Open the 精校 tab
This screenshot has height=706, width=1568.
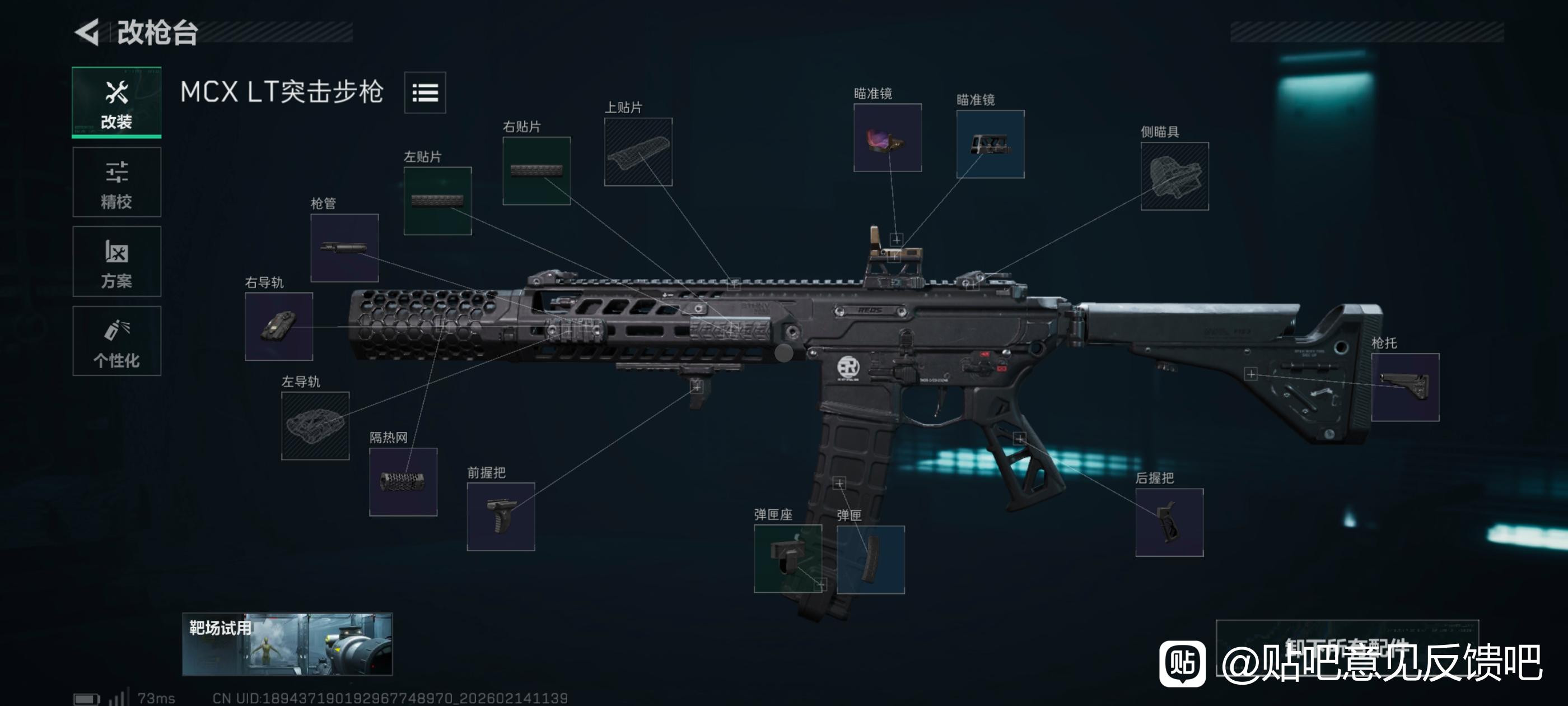(x=116, y=182)
